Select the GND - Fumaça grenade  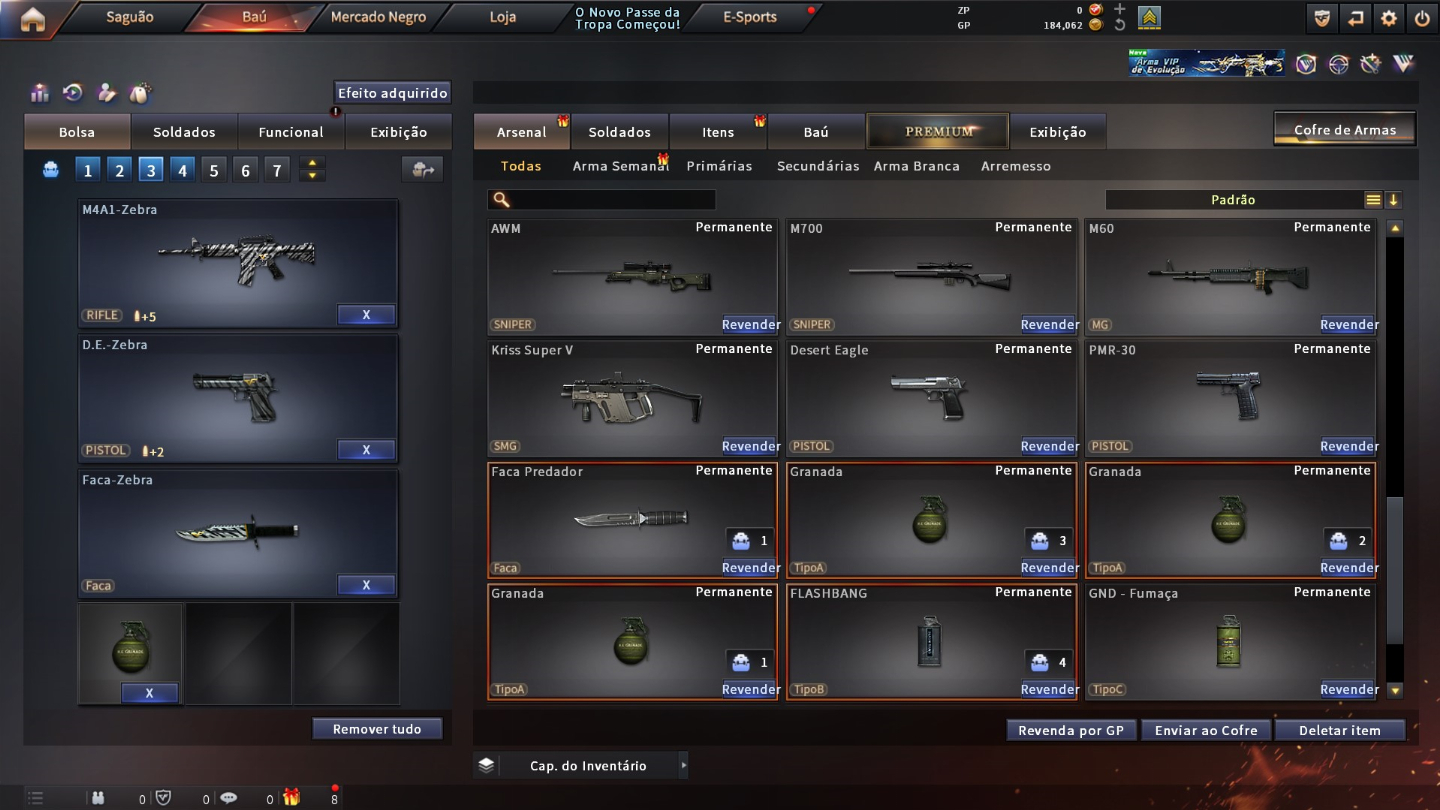pos(1230,641)
